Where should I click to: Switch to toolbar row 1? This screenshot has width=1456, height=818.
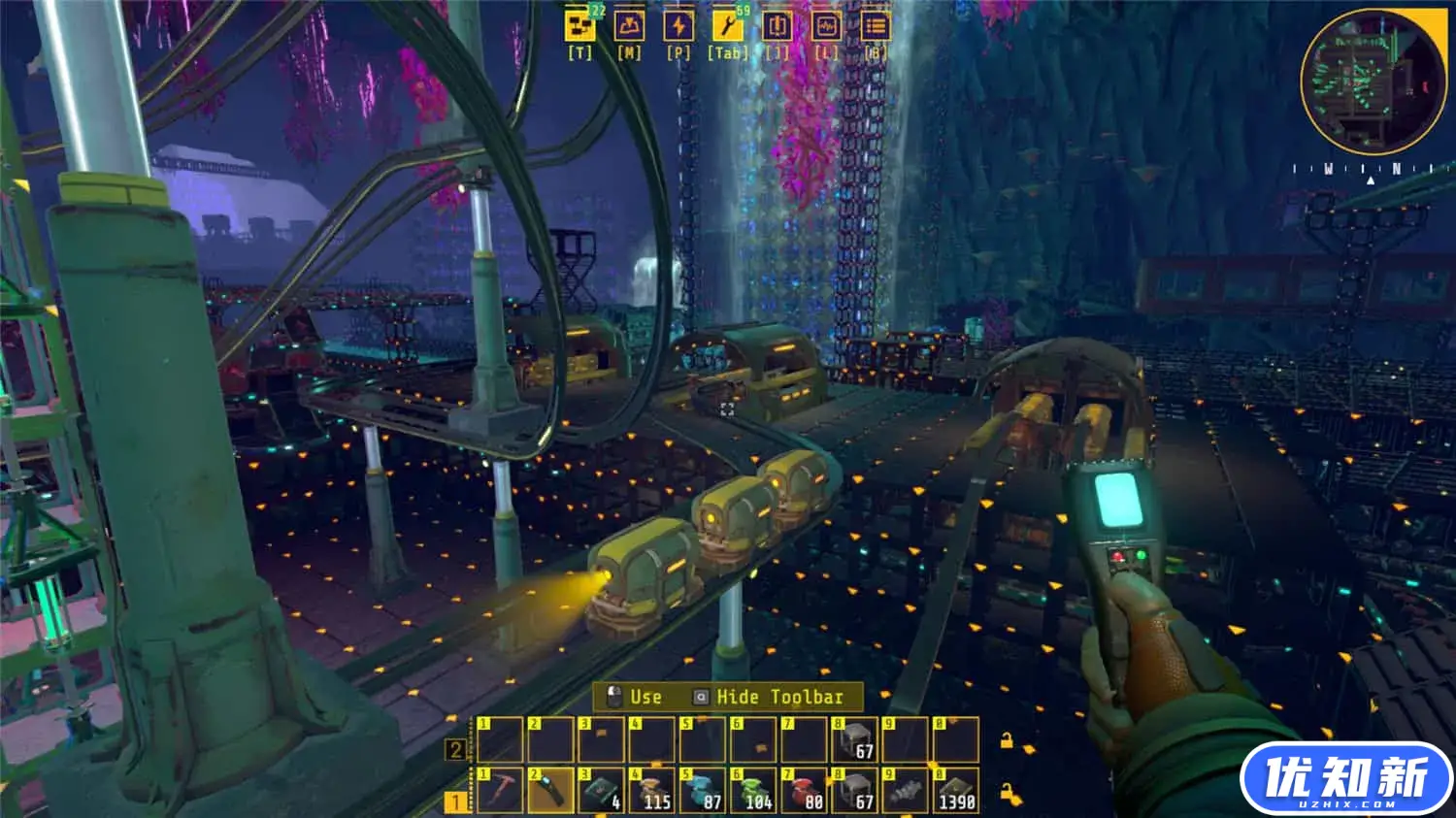(454, 802)
